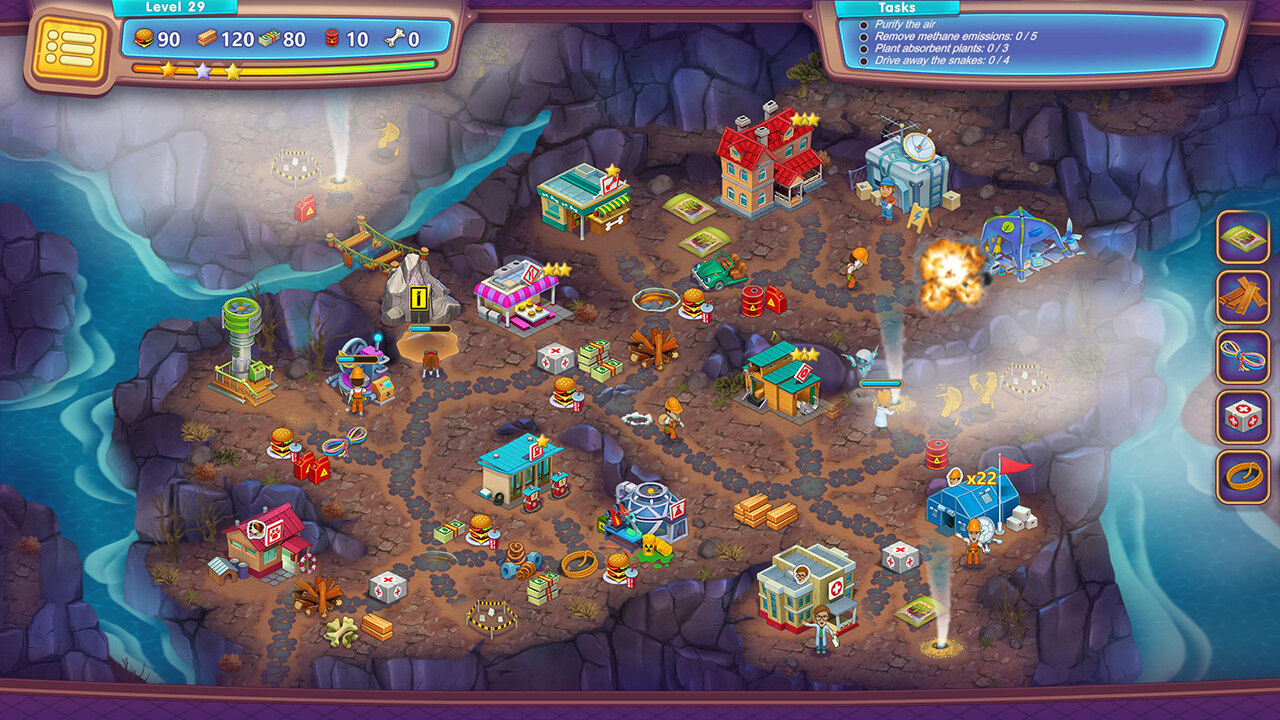The width and height of the screenshot is (1280, 720).
Task: Choose the wooden planks icon
Action: coord(1243,297)
